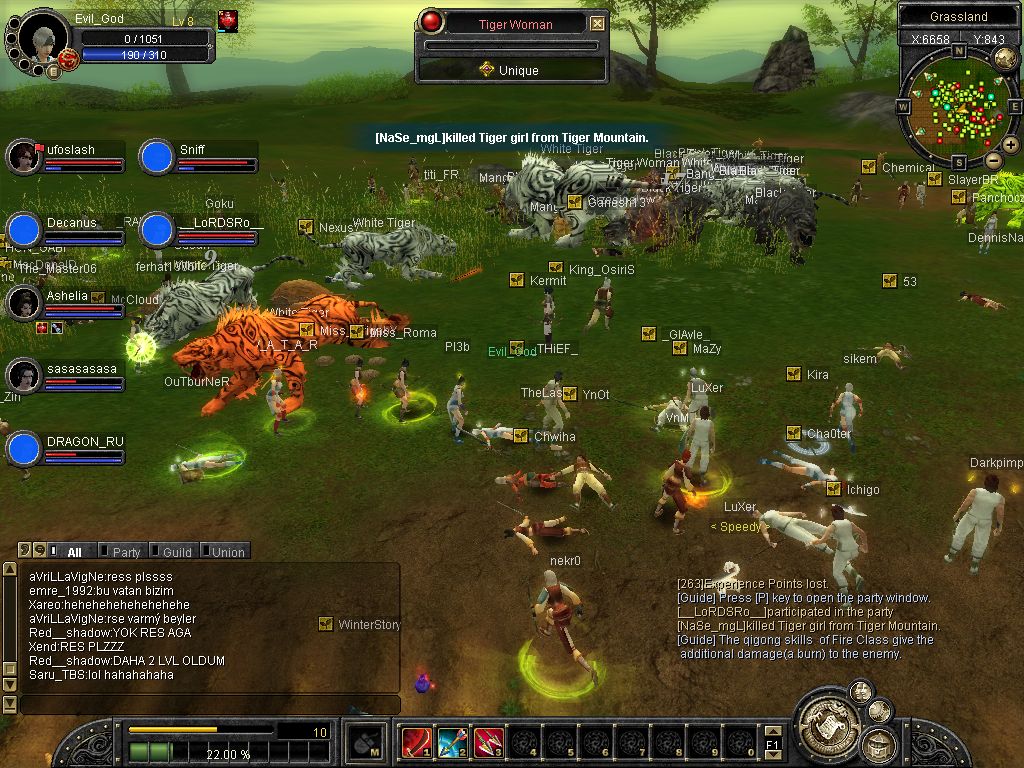The width and height of the screenshot is (1024, 768).
Task: Zoom out the minimap with minus button
Action: tap(993, 160)
